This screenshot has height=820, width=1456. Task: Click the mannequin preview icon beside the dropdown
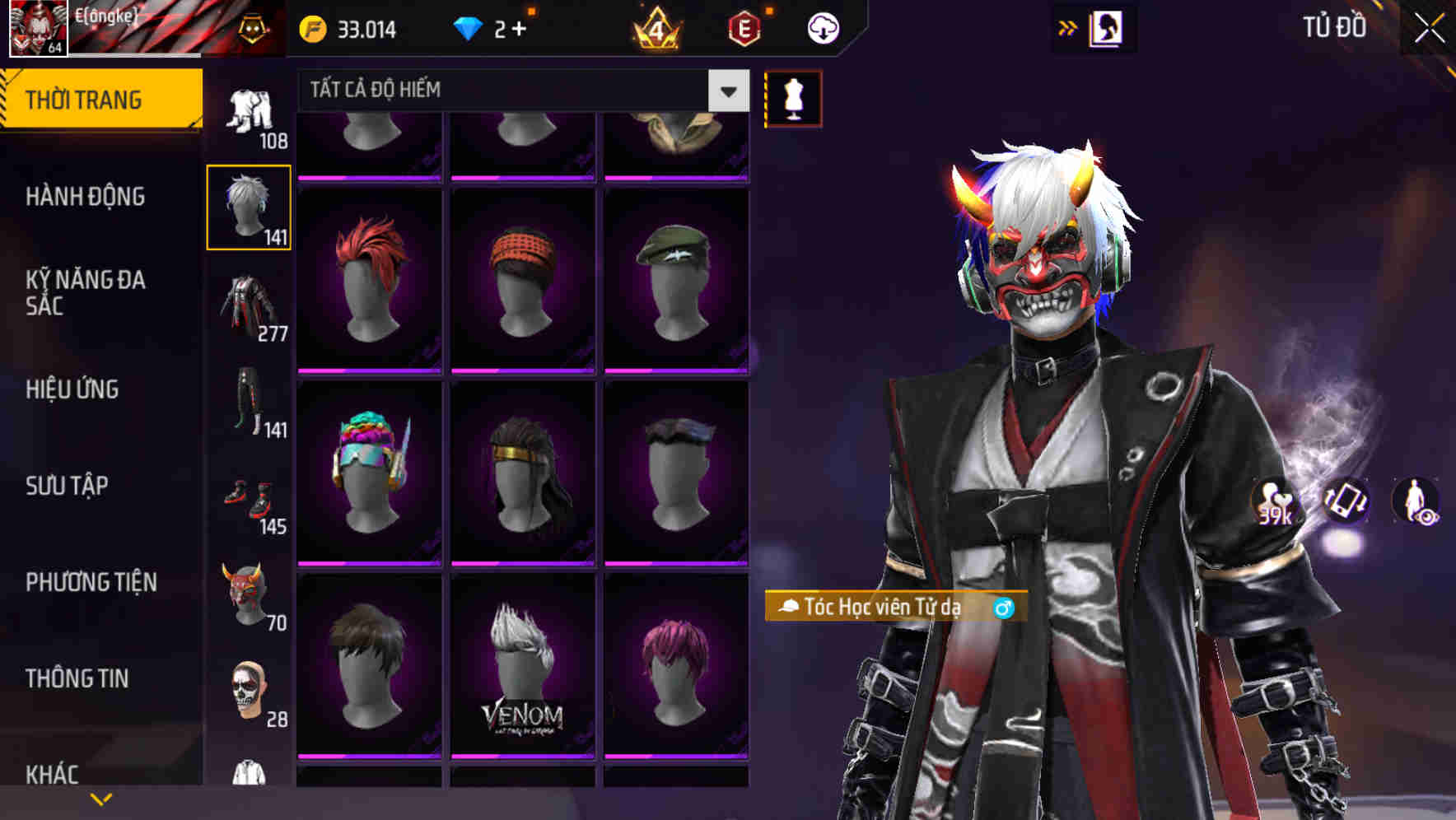(x=793, y=97)
